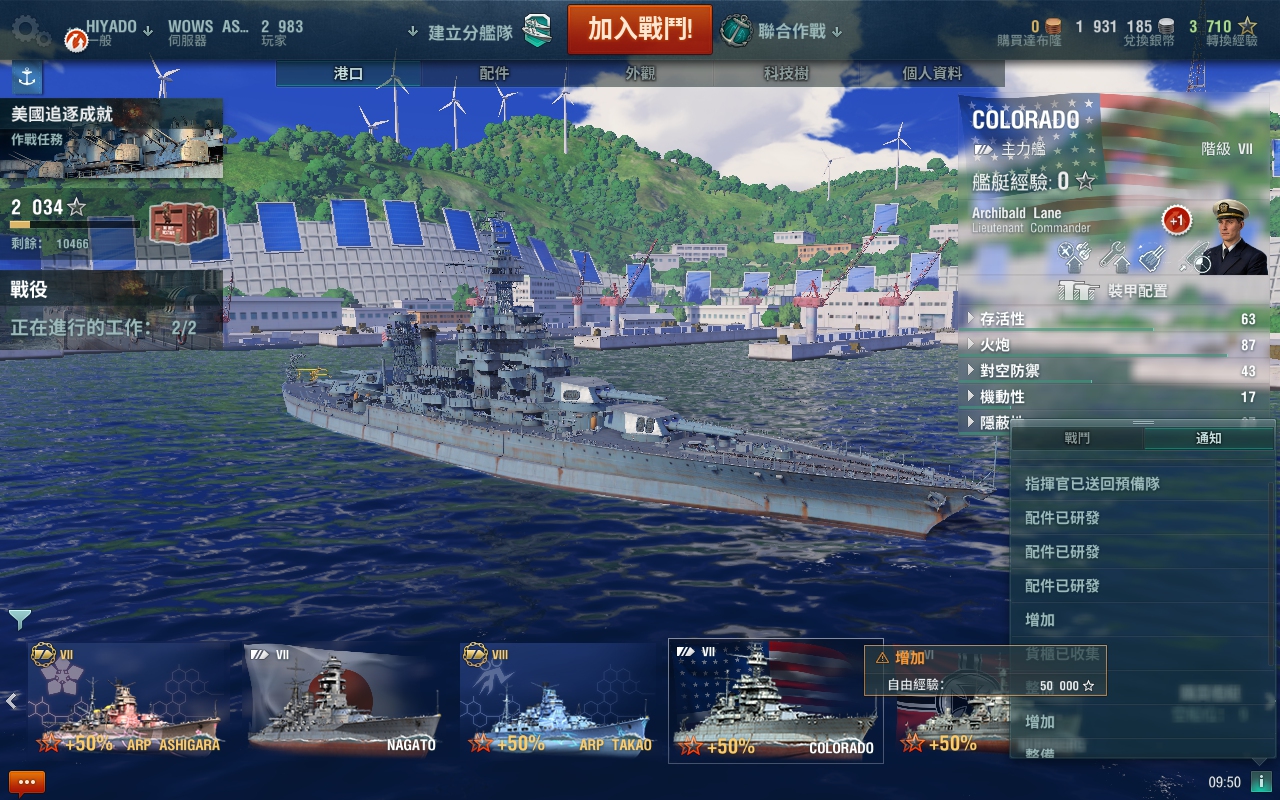1280x800 pixels.
Task: Open the orange chat bubble button
Action: coord(27,782)
